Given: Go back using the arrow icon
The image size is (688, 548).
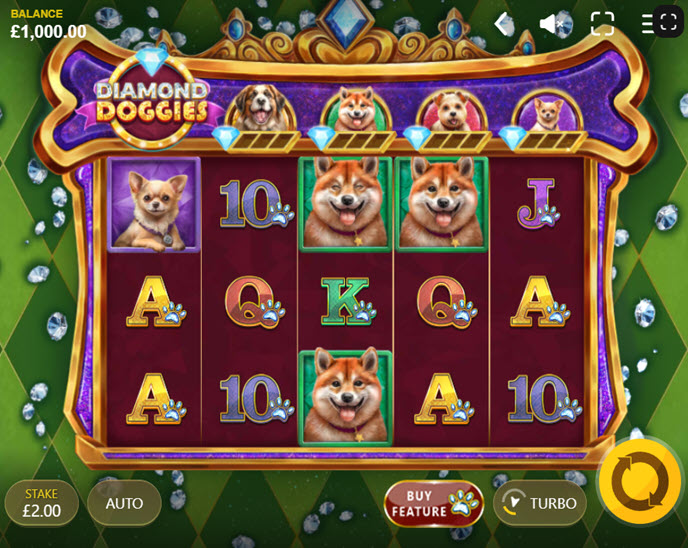Looking at the screenshot, I should pyautogui.click(x=504, y=24).
